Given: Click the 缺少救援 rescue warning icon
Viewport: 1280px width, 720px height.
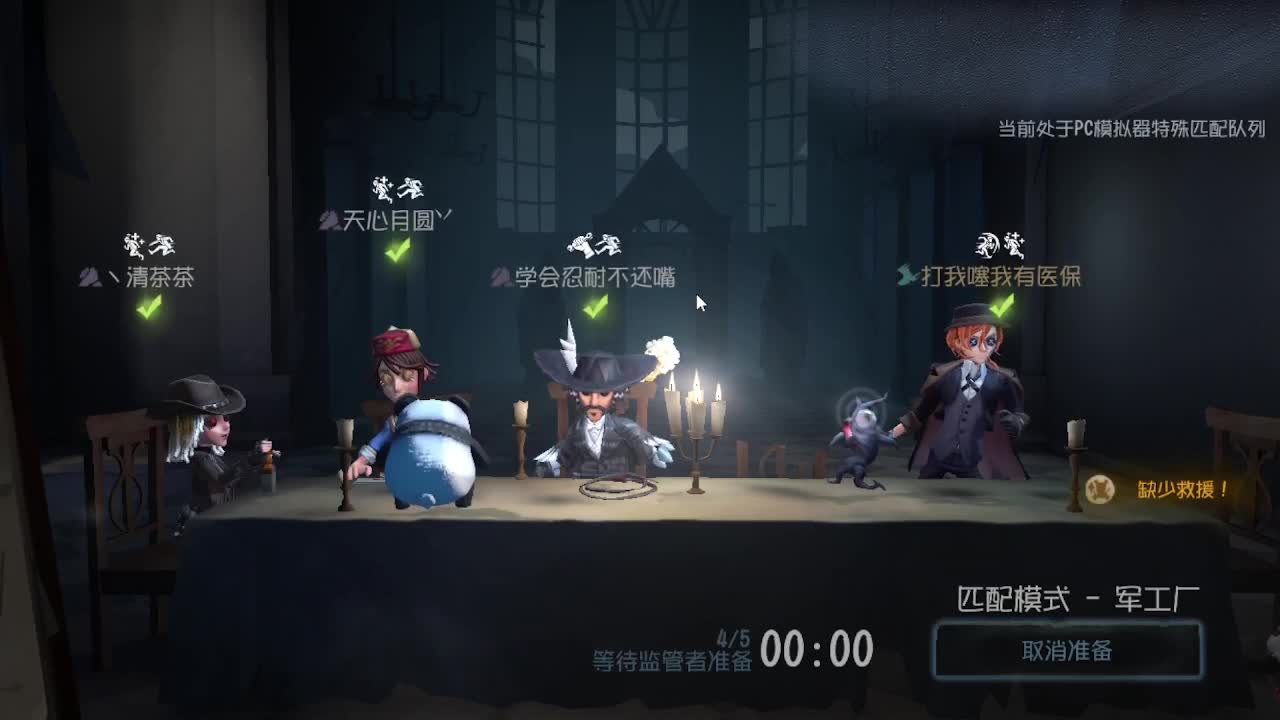Looking at the screenshot, I should (1098, 488).
